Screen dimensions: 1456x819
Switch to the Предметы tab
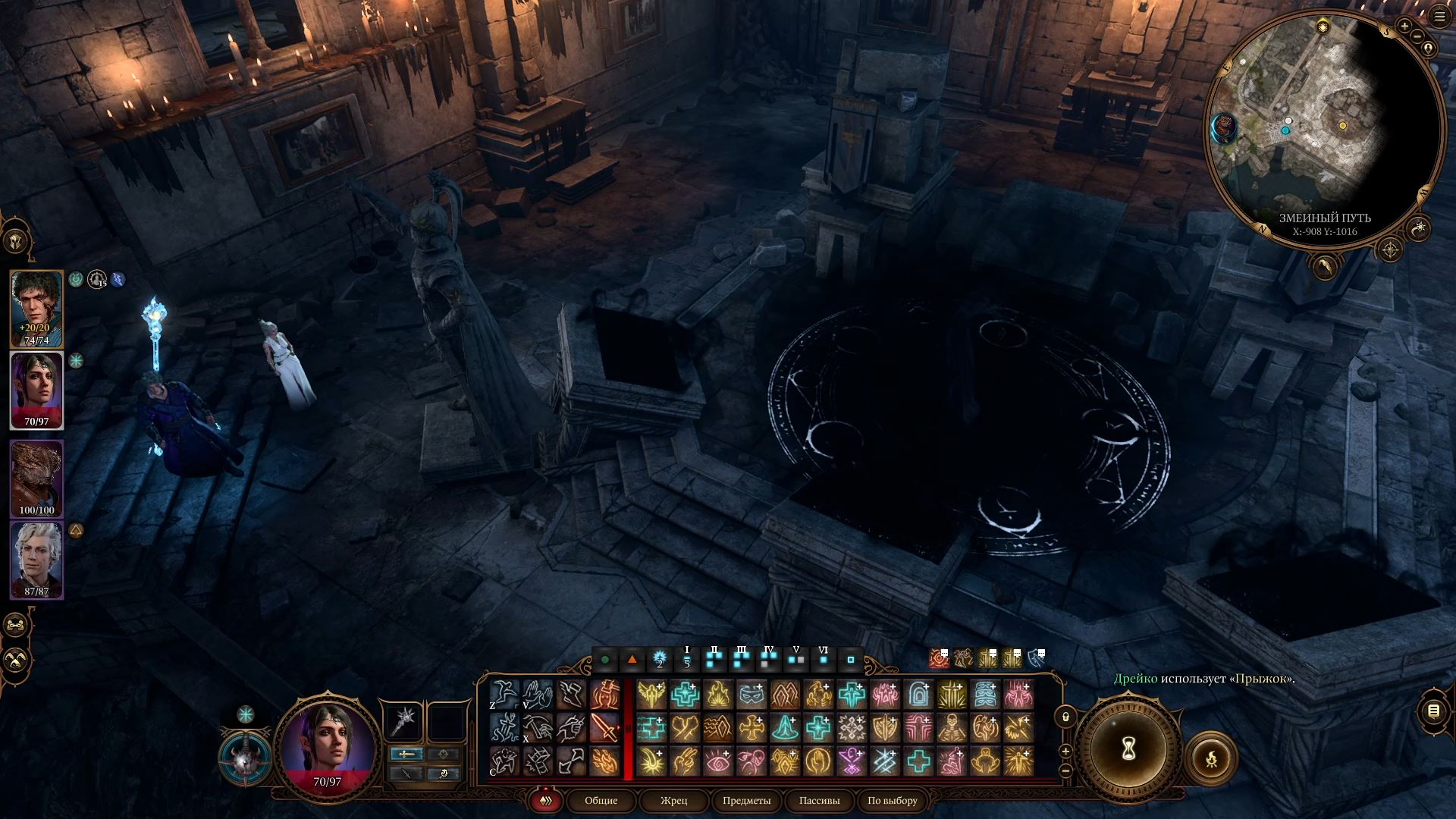pyautogui.click(x=746, y=801)
